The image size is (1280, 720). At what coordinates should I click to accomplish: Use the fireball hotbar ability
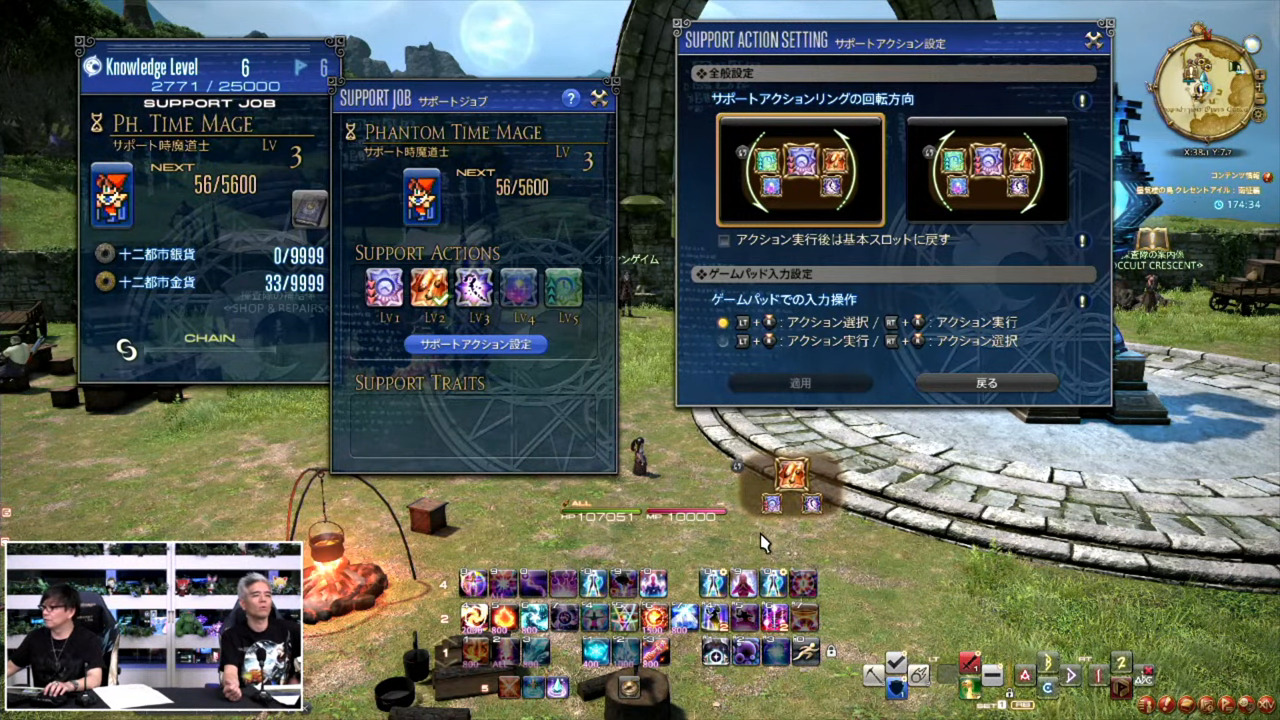point(504,618)
